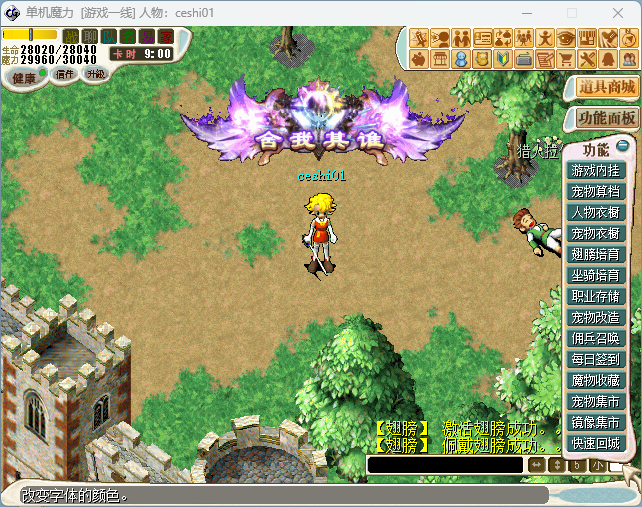642x507 pixels.
Task: Choose the 宠物算档 menu entry
Action: click(596, 191)
